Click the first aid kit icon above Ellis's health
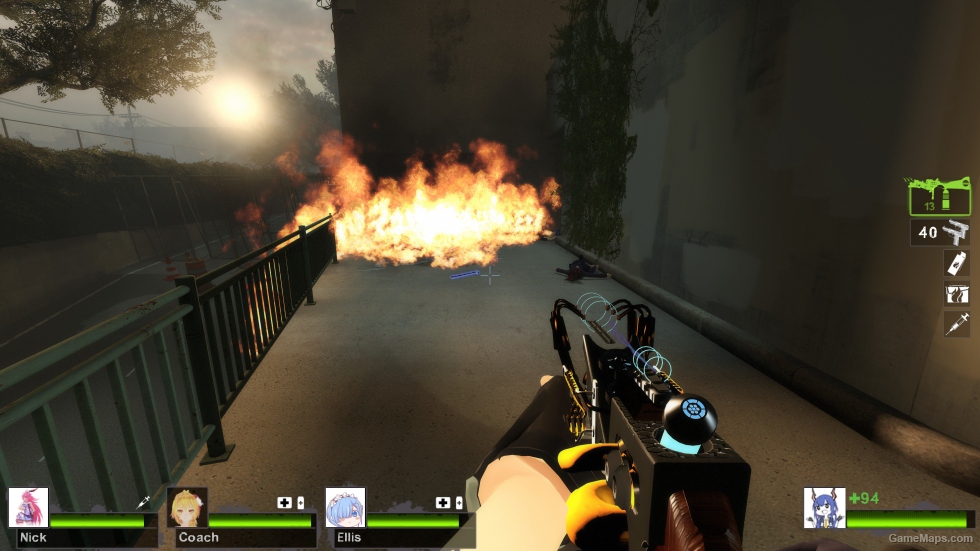 click(442, 503)
